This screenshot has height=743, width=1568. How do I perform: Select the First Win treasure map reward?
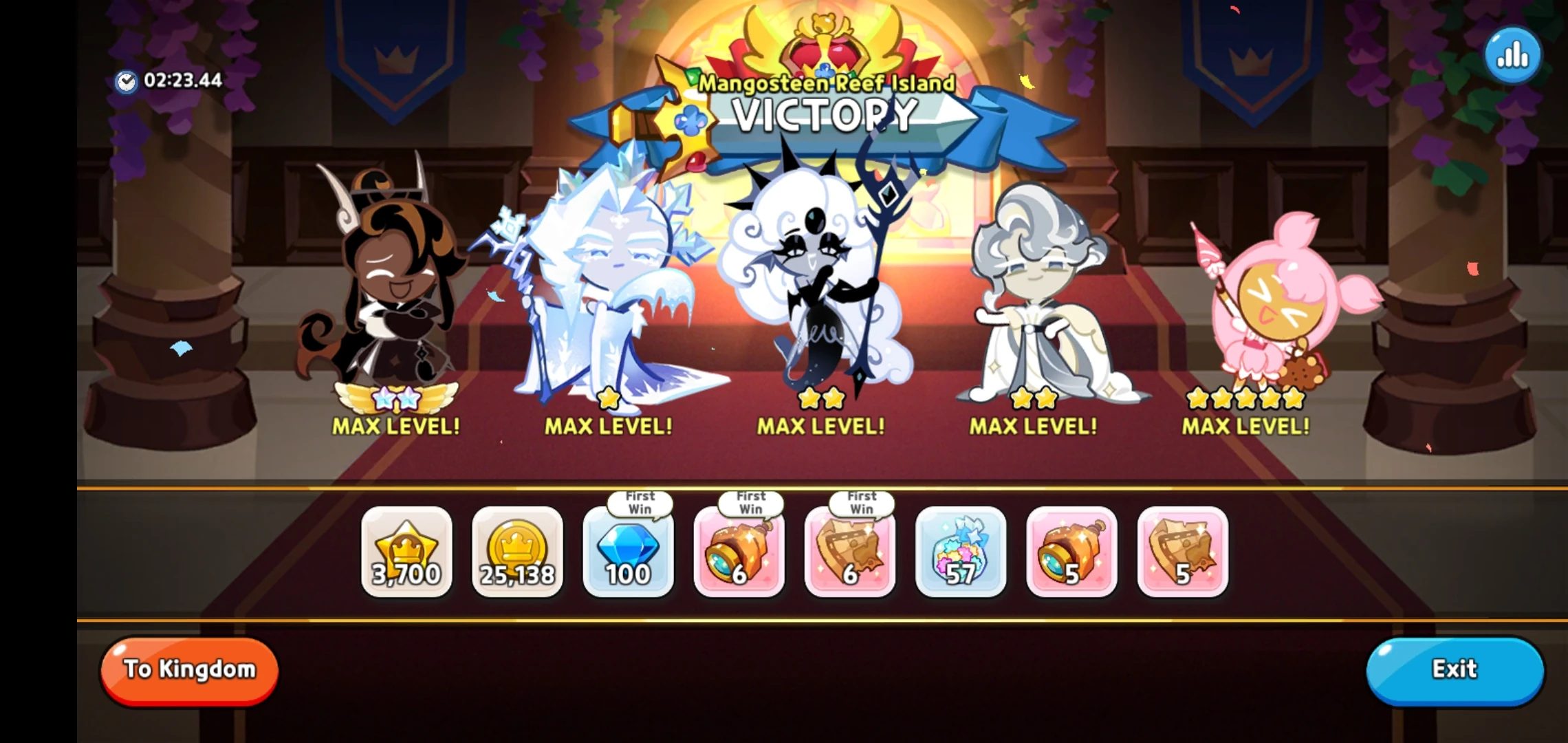coord(850,554)
